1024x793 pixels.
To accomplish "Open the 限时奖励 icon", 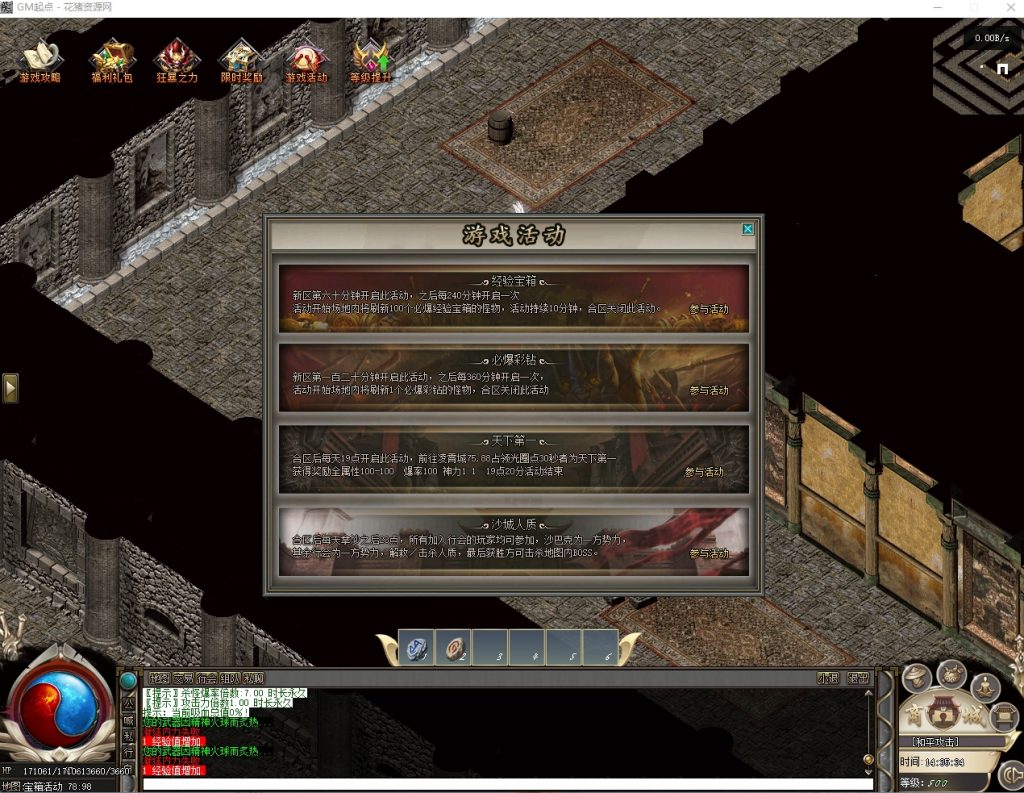I will tap(241, 60).
